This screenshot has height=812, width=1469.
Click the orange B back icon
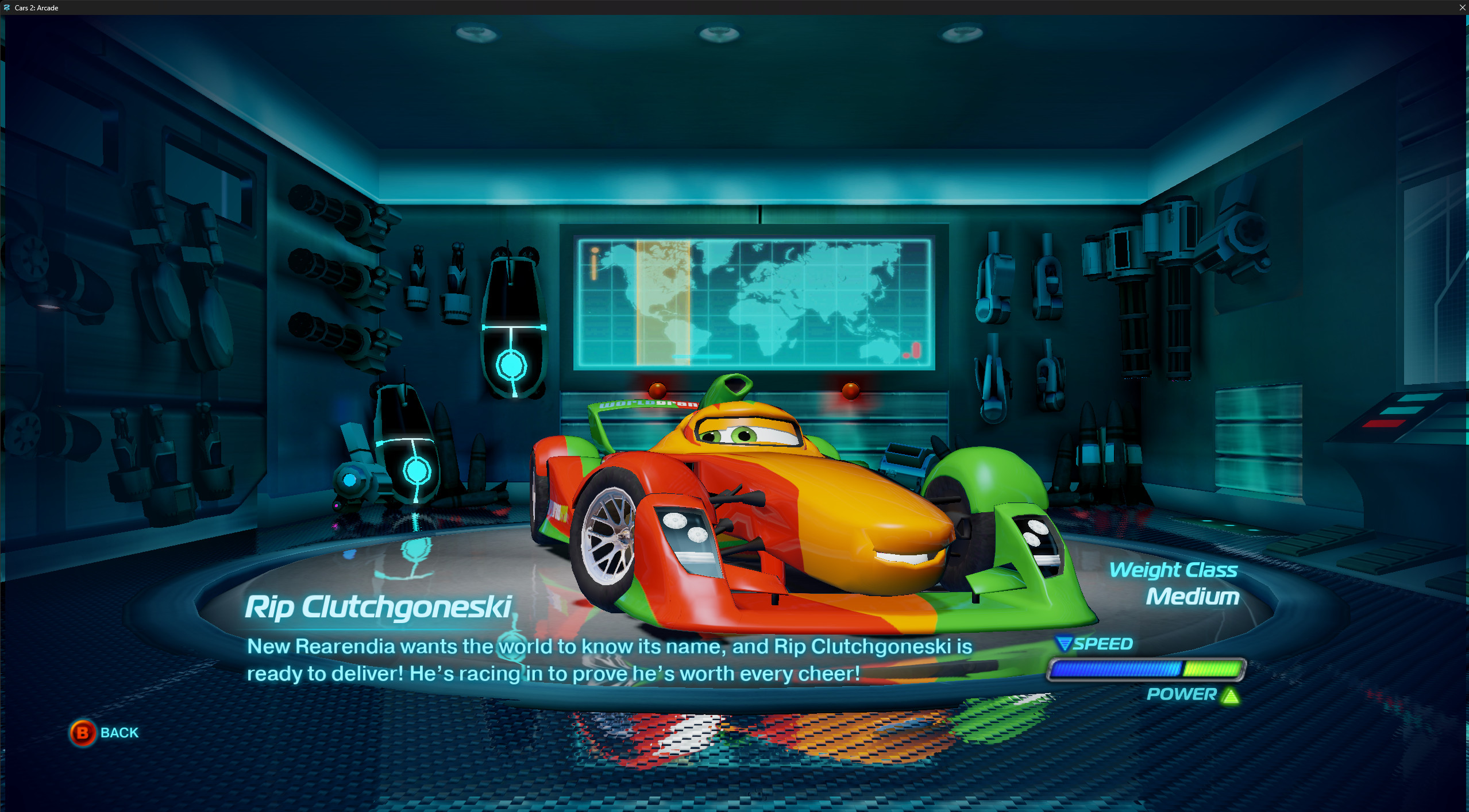pyautogui.click(x=82, y=732)
